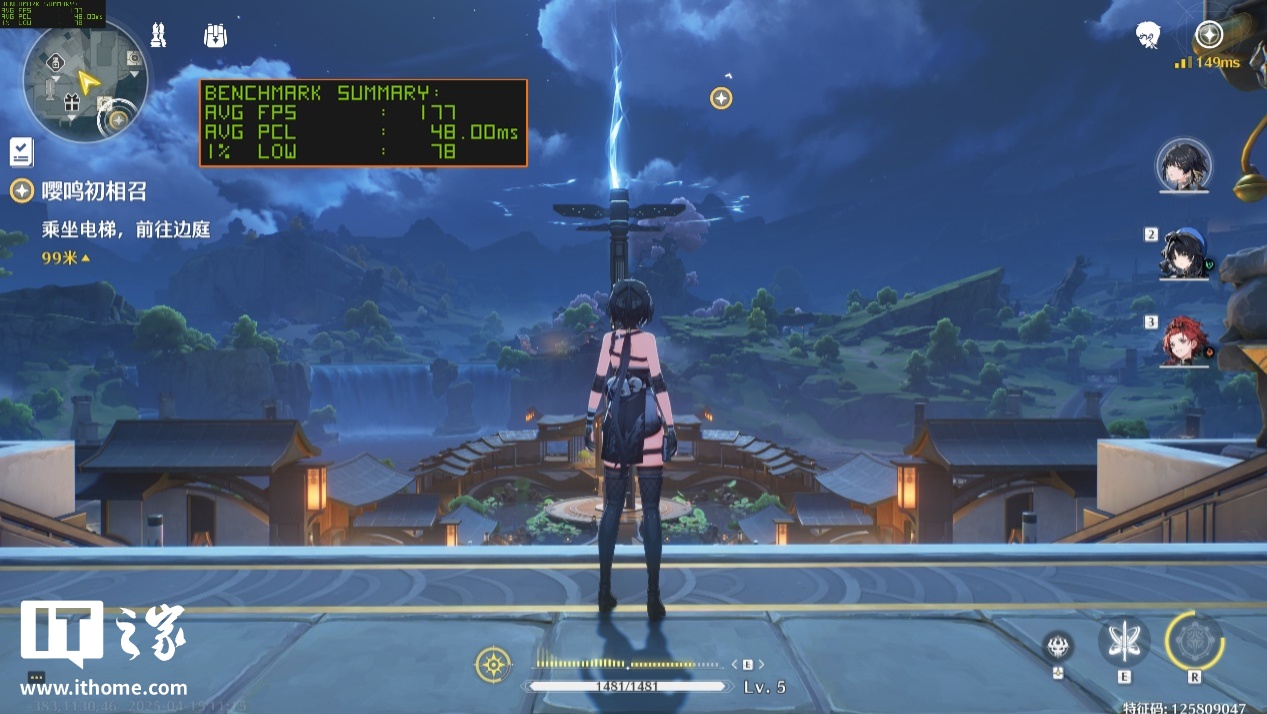Switch to red-haired party member 3
This screenshot has width=1267, height=714.
click(1186, 340)
